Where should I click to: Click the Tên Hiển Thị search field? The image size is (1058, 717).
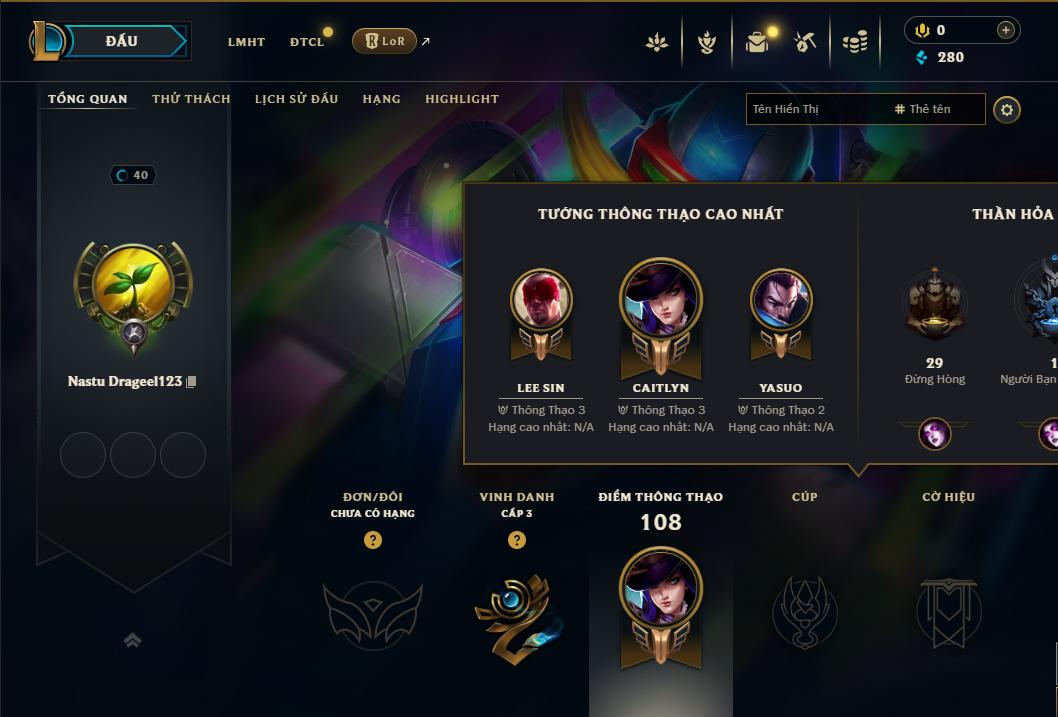click(815, 109)
